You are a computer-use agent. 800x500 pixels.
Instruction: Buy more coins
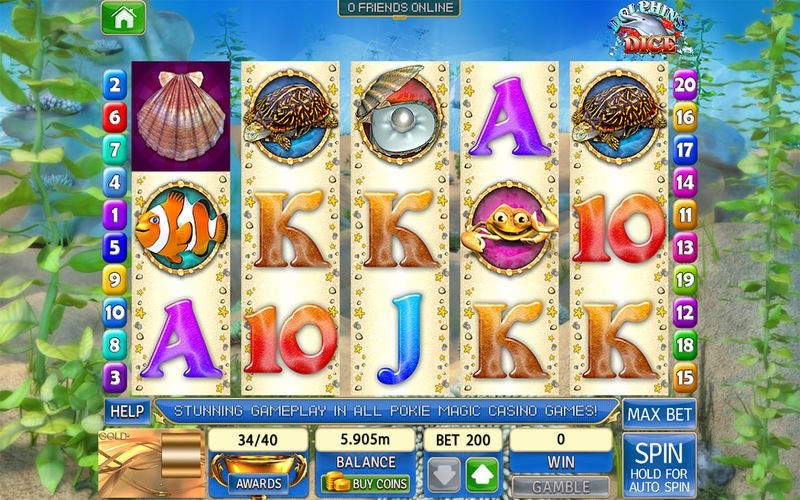click(x=365, y=482)
